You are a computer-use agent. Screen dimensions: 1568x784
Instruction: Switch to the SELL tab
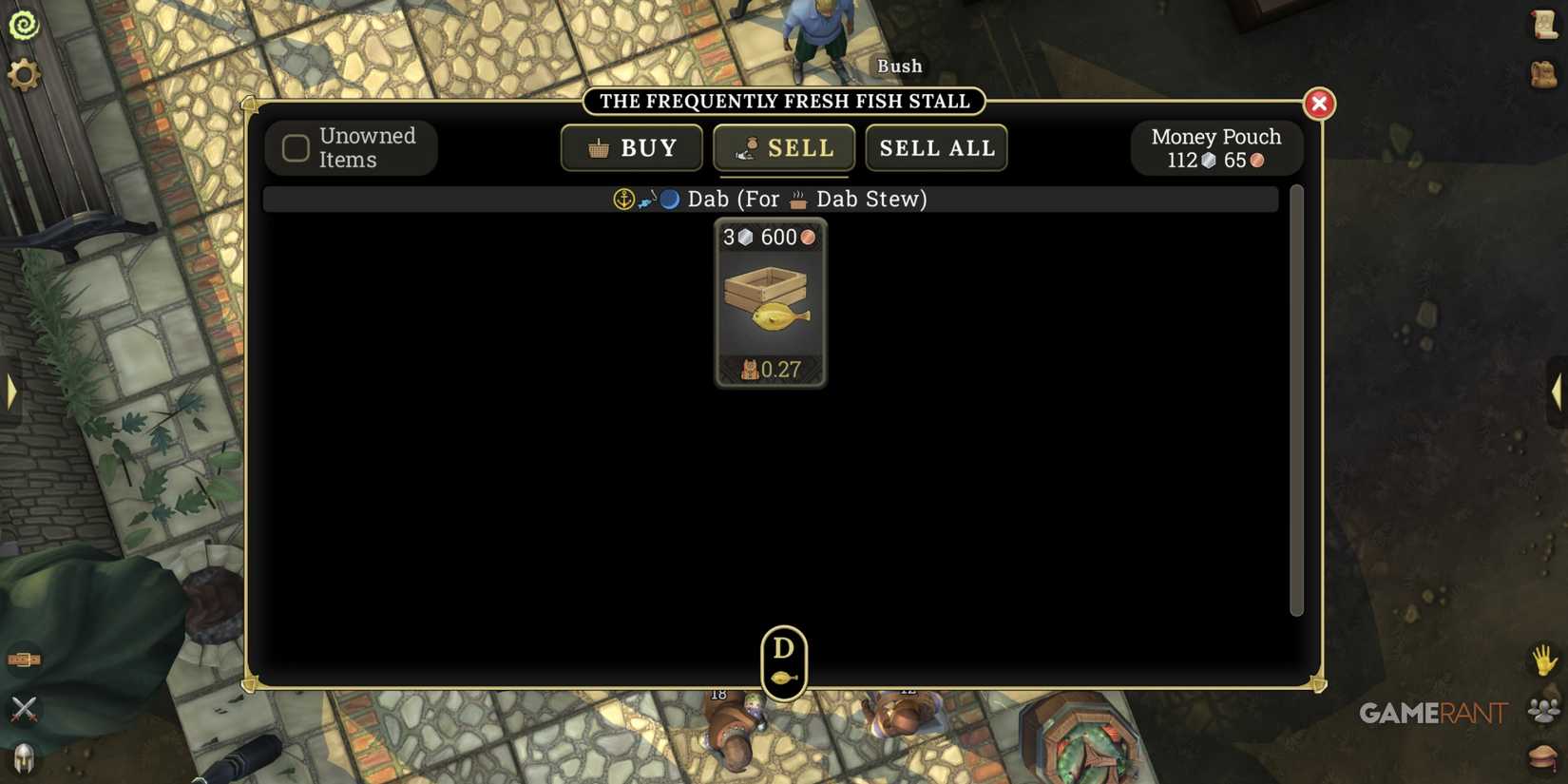click(783, 147)
